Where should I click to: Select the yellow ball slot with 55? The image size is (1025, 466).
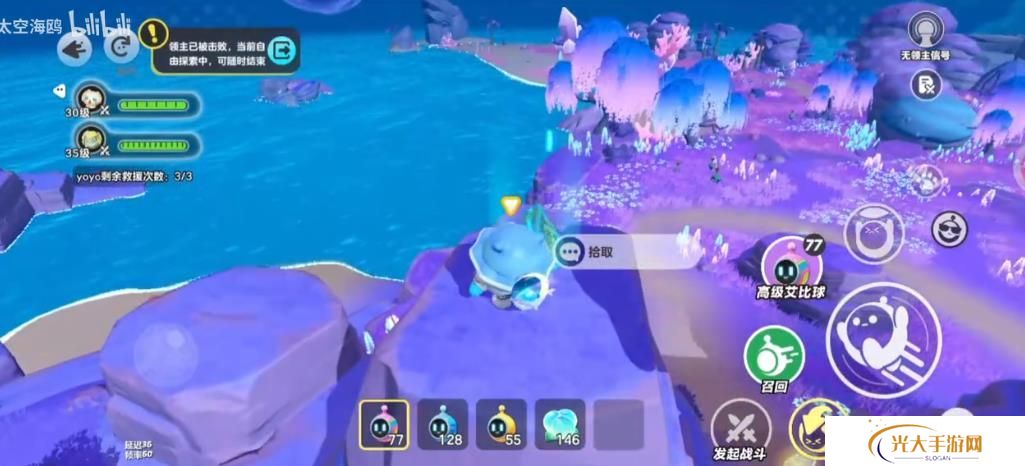pyautogui.click(x=500, y=424)
